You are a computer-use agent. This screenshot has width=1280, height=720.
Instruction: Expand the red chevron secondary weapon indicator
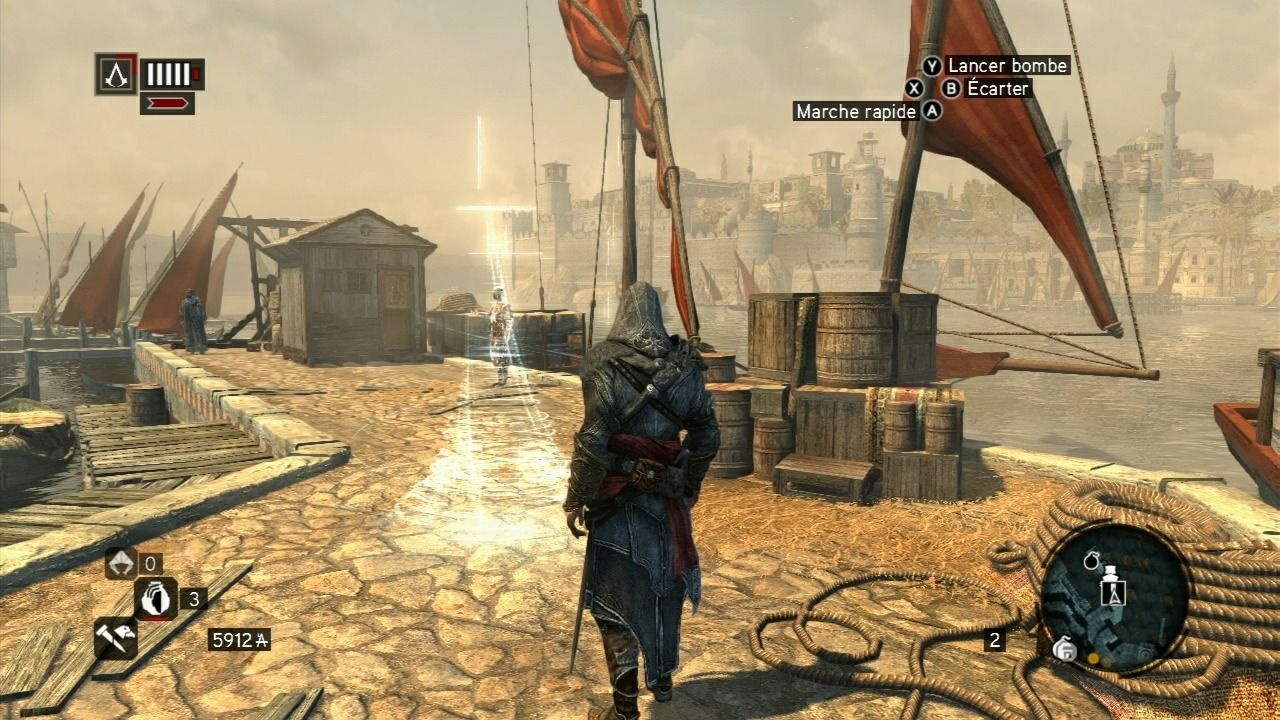click(167, 103)
